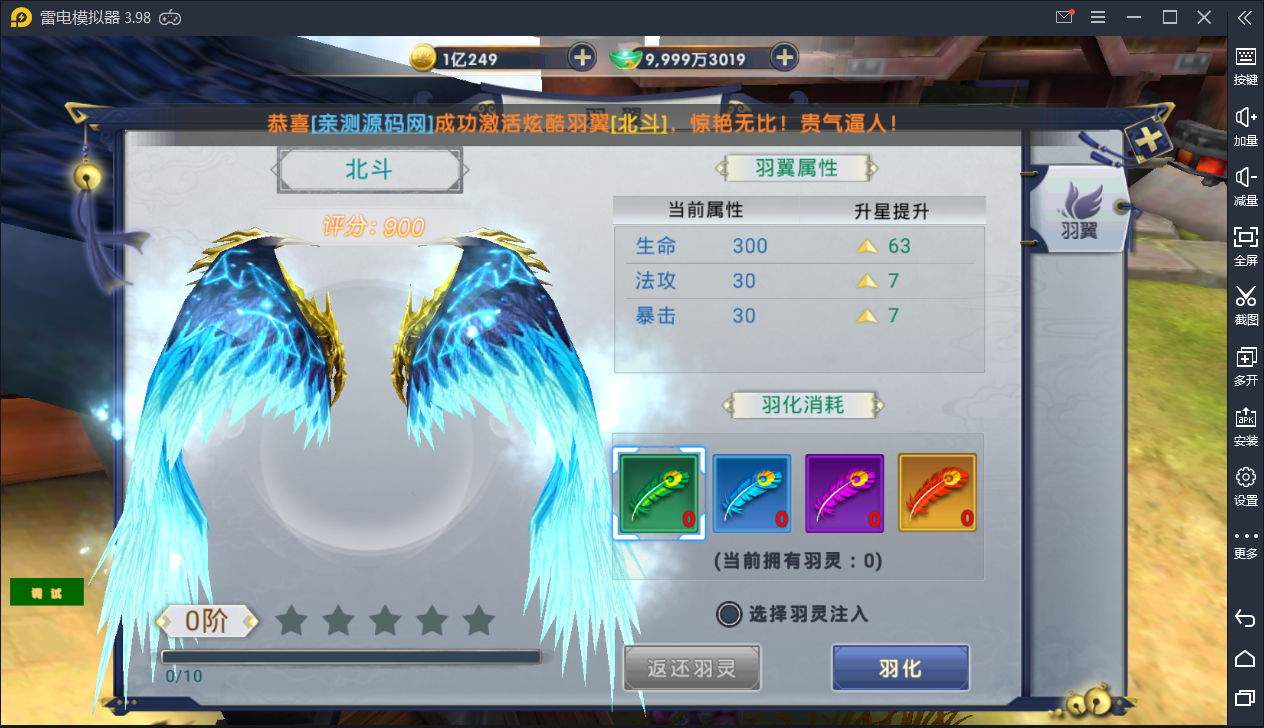Click the 羽化 upgrade button
Viewport: 1264px width, 728px height.
click(x=900, y=668)
